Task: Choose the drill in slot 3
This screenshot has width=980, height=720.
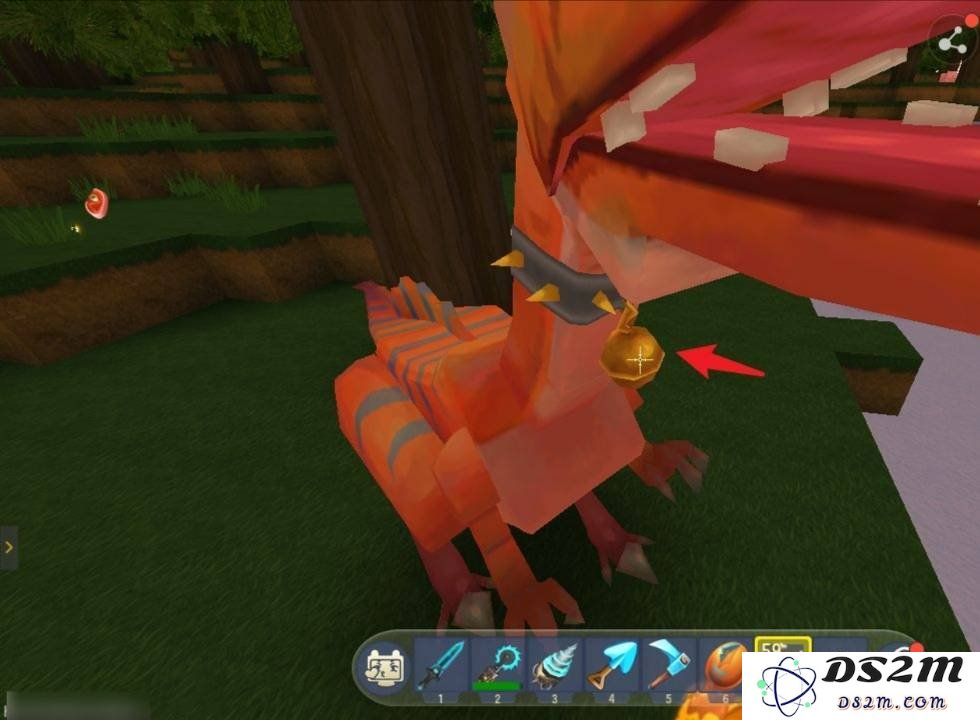Action: click(553, 664)
